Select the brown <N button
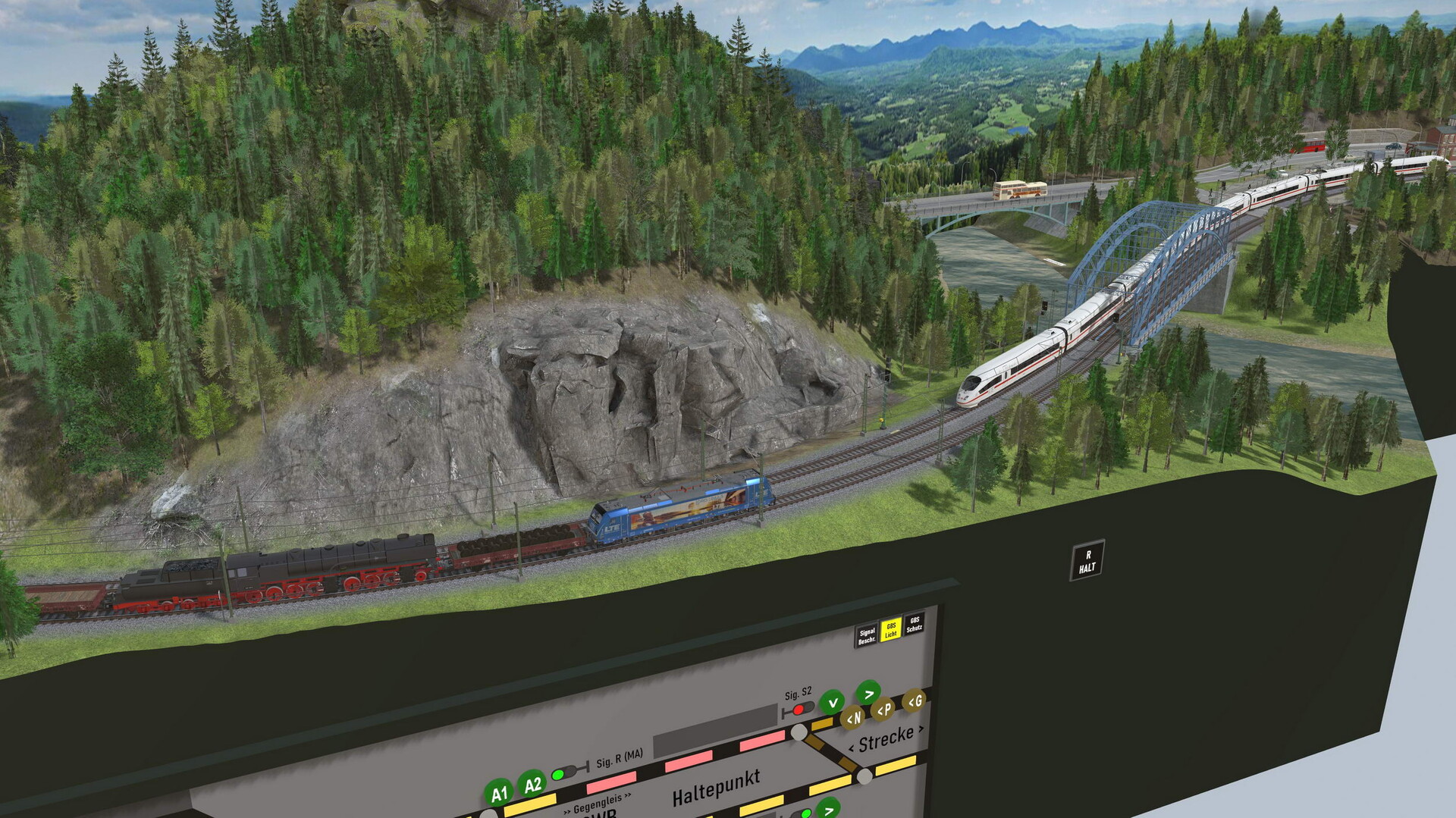 tap(853, 717)
